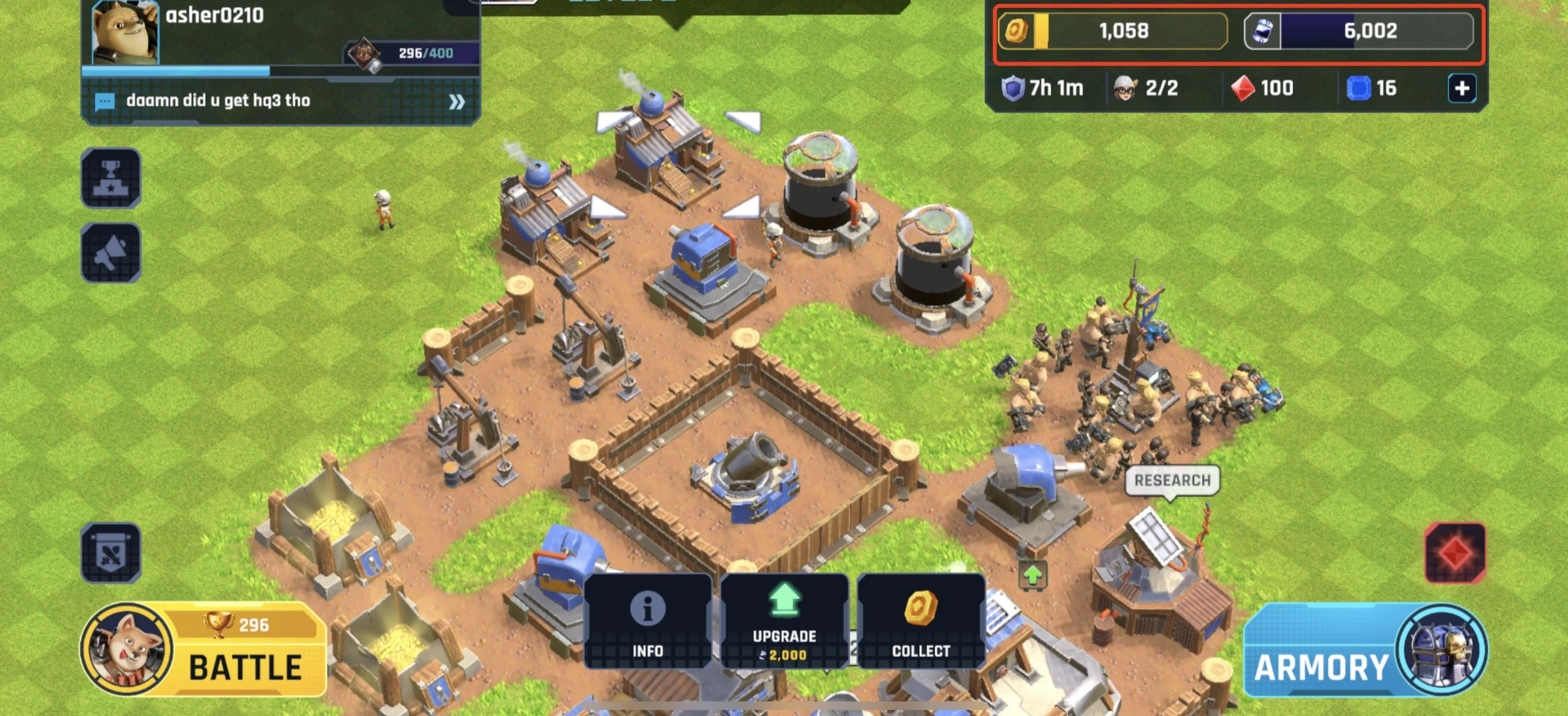Expand the chat with the double-arrow
The width and height of the screenshot is (1568, 716).
coord(457,101)
